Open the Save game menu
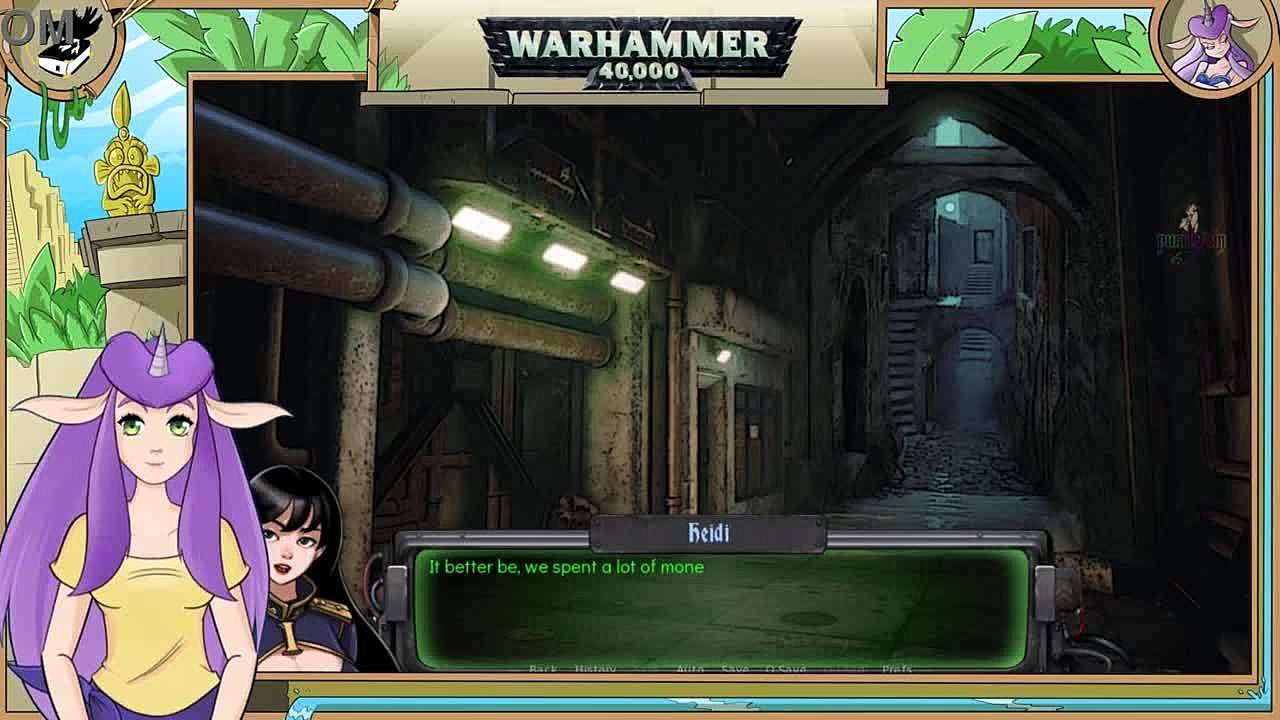 tap(734, 668)
